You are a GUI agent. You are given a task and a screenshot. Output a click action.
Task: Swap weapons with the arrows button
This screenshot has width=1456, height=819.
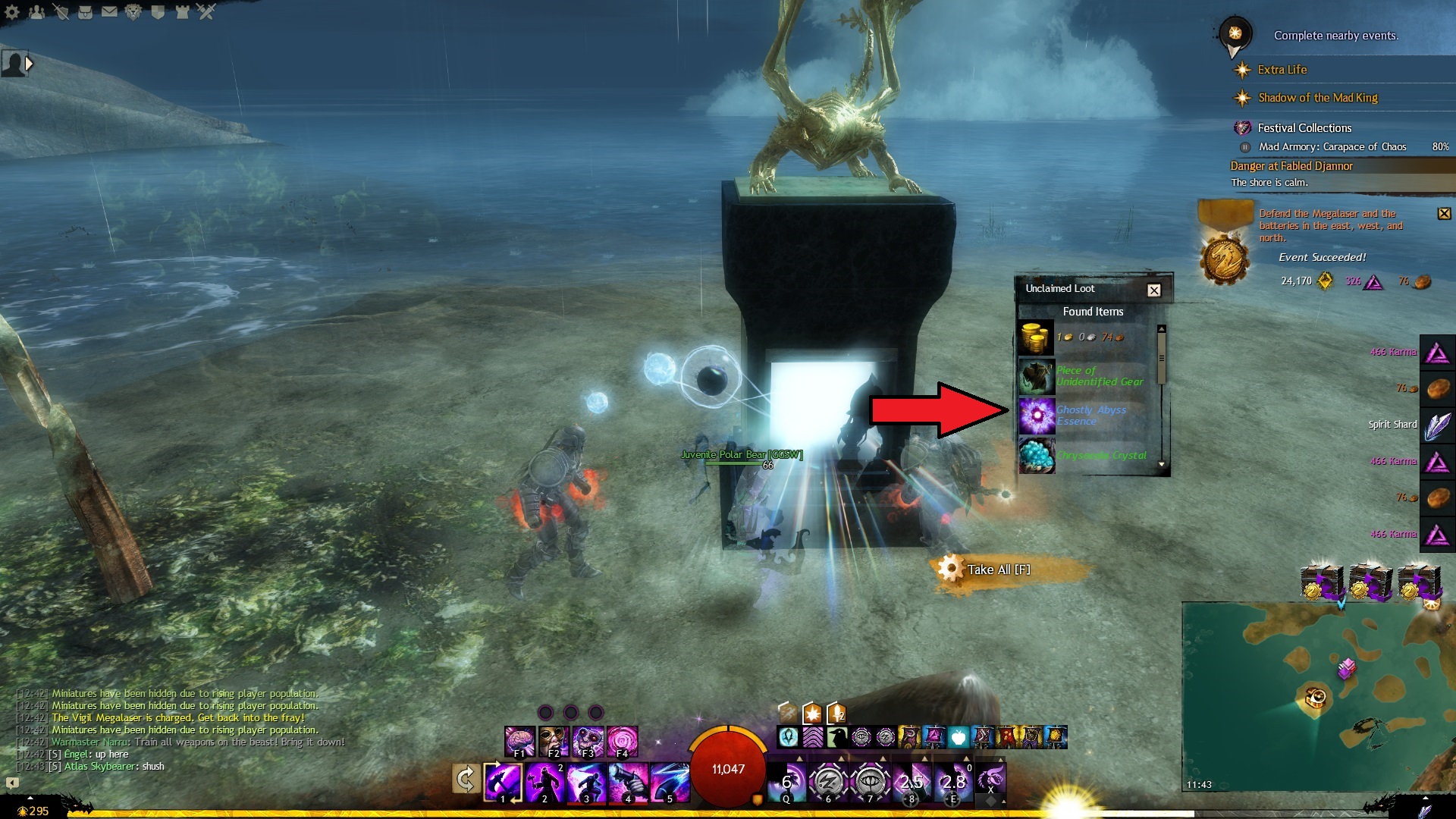click(465, 779)
